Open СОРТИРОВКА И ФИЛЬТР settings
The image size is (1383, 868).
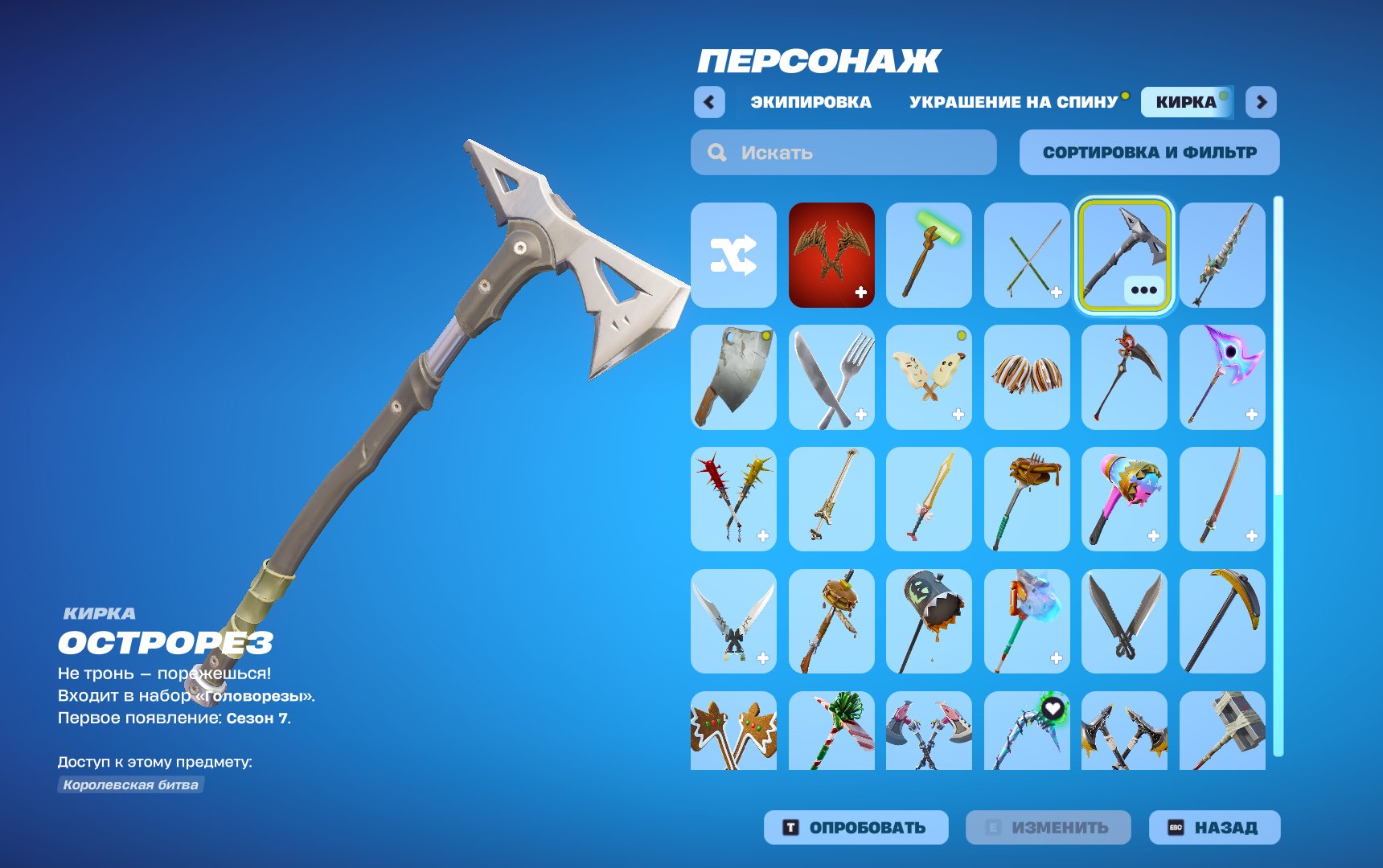pos(1149,152)
